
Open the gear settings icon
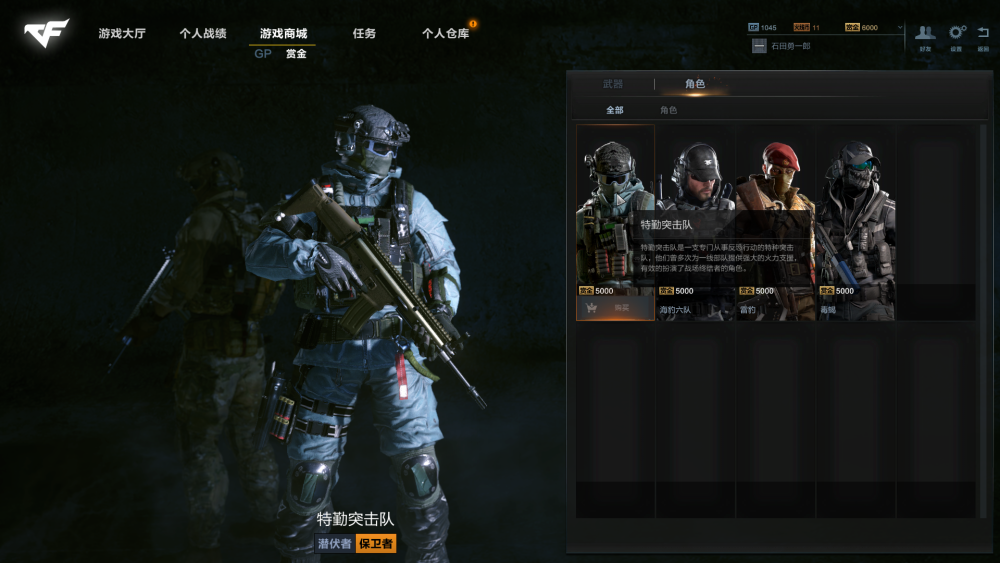pos(956,37)
